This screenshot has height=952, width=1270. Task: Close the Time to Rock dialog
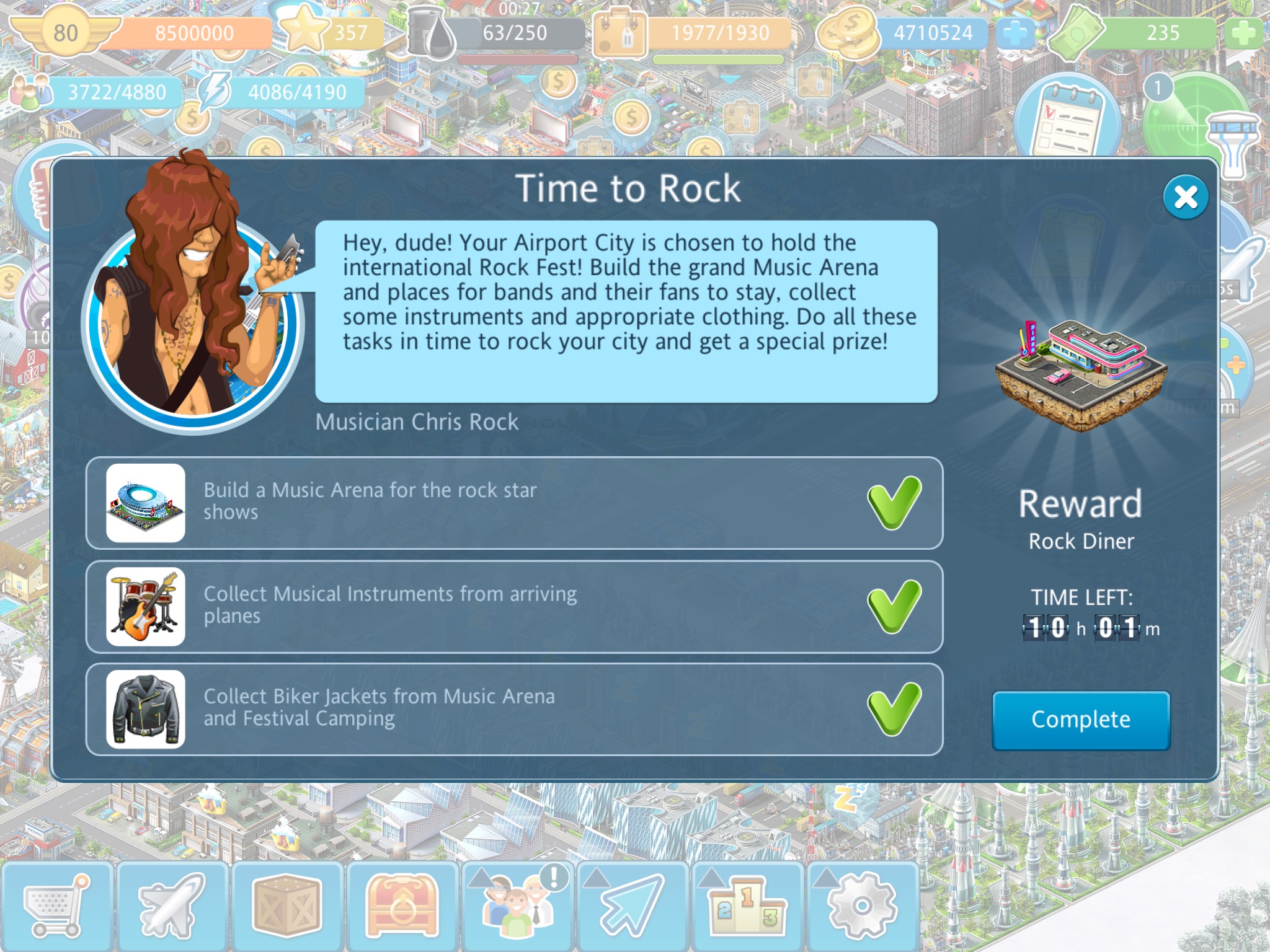point(1185,198)
